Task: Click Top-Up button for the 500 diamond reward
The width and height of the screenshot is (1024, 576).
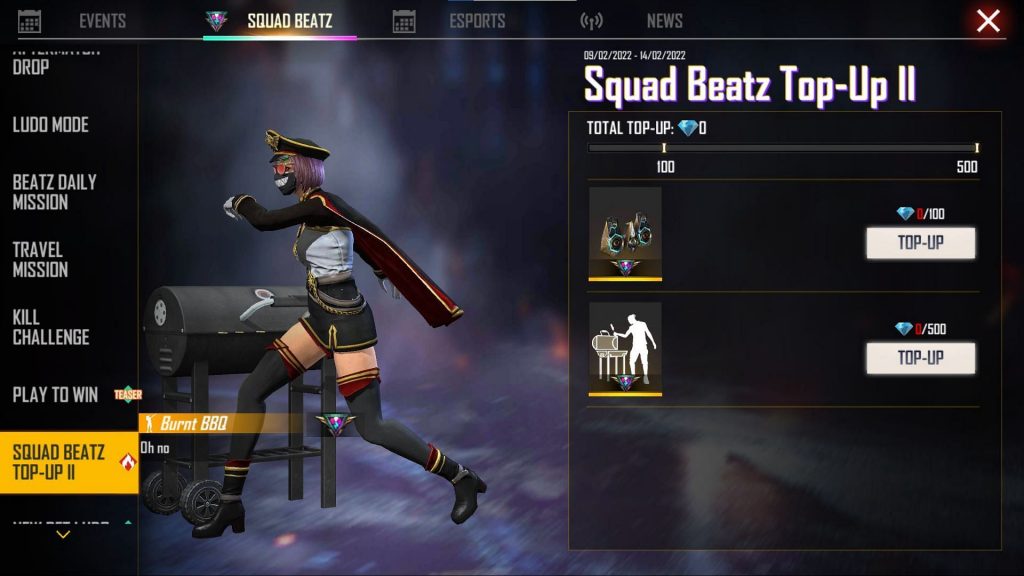Action: coord(920,357)
